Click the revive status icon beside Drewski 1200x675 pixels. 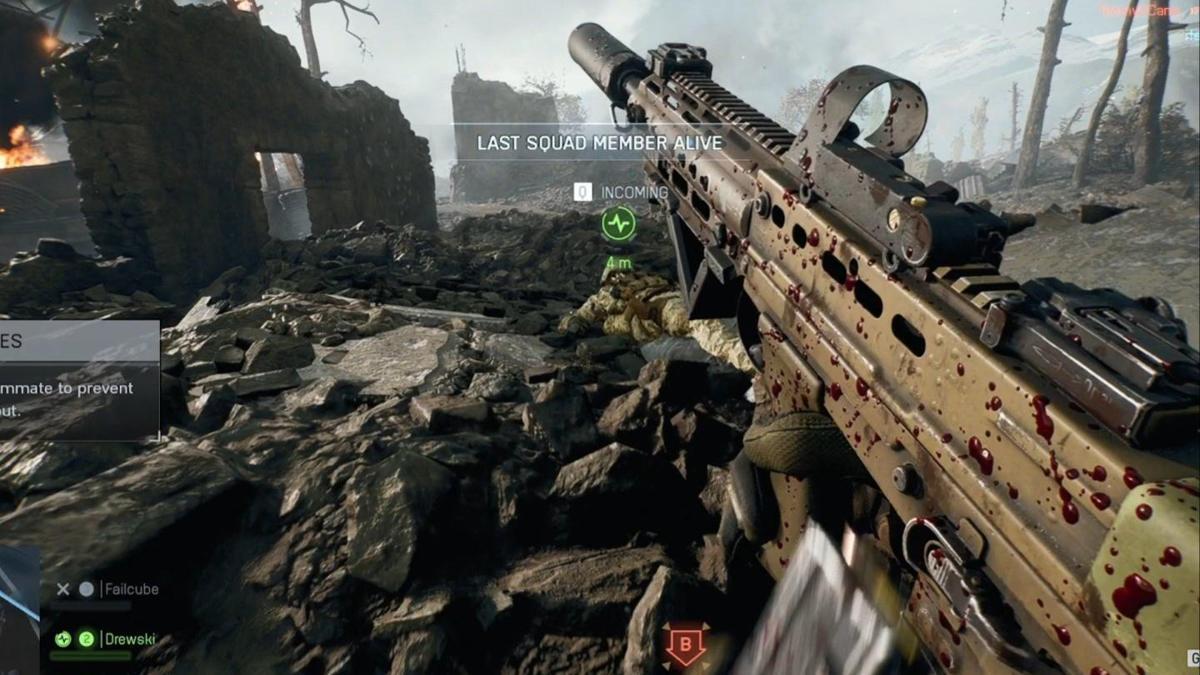[x=64, y=639]
